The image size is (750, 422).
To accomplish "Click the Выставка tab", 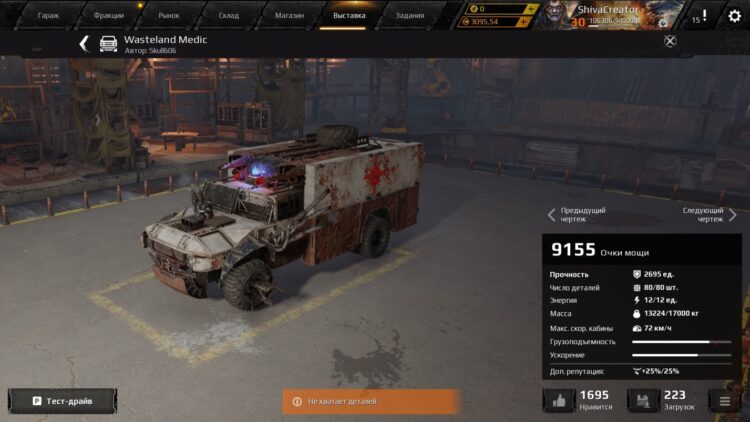I will point(349,15).
